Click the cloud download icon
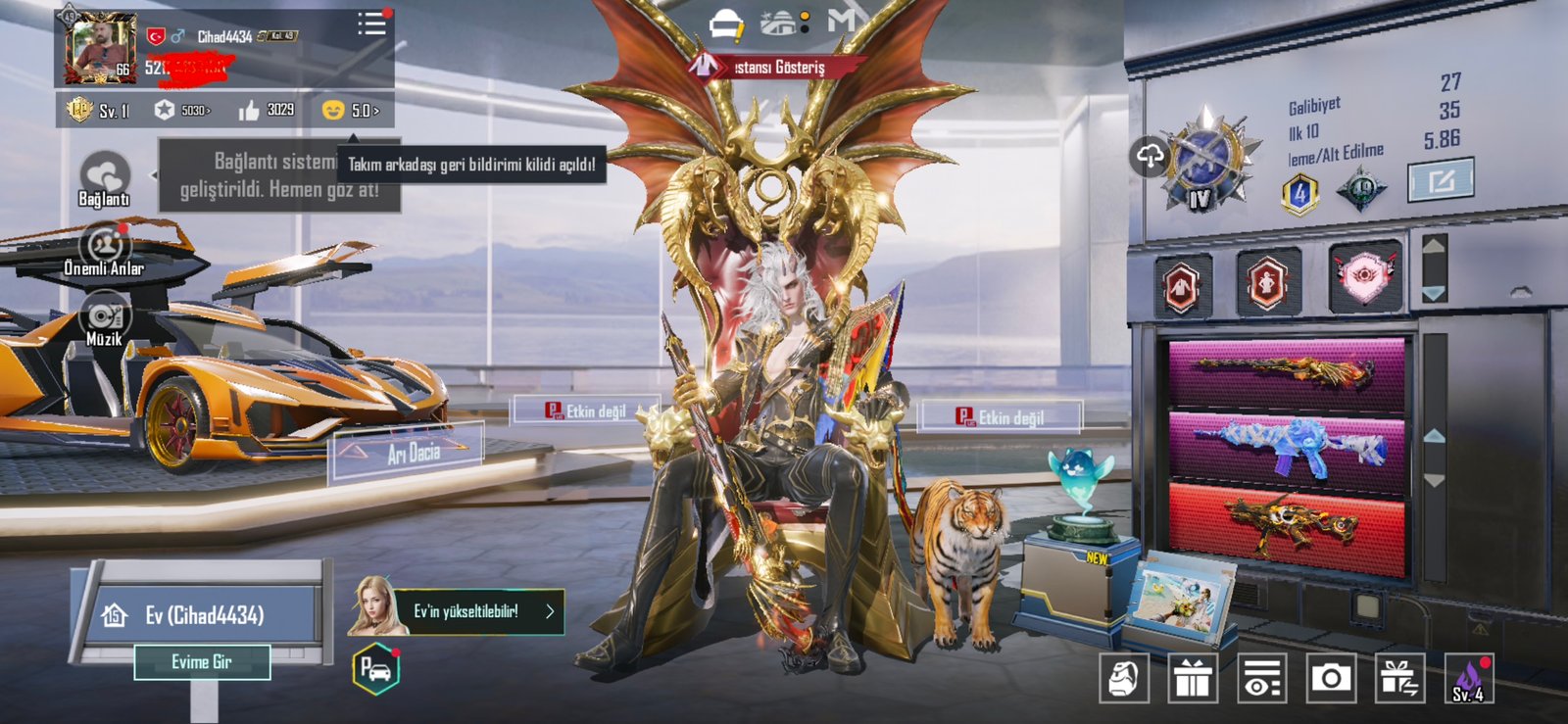 1151,155
